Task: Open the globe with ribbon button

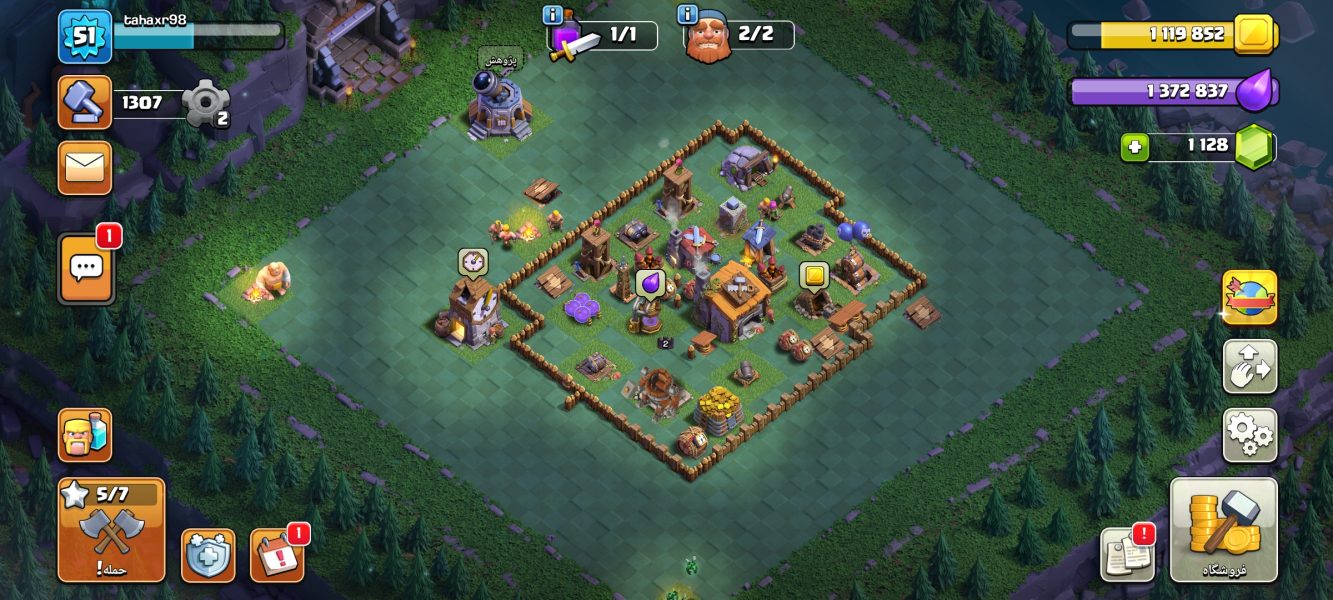Action: (1249, 297)
